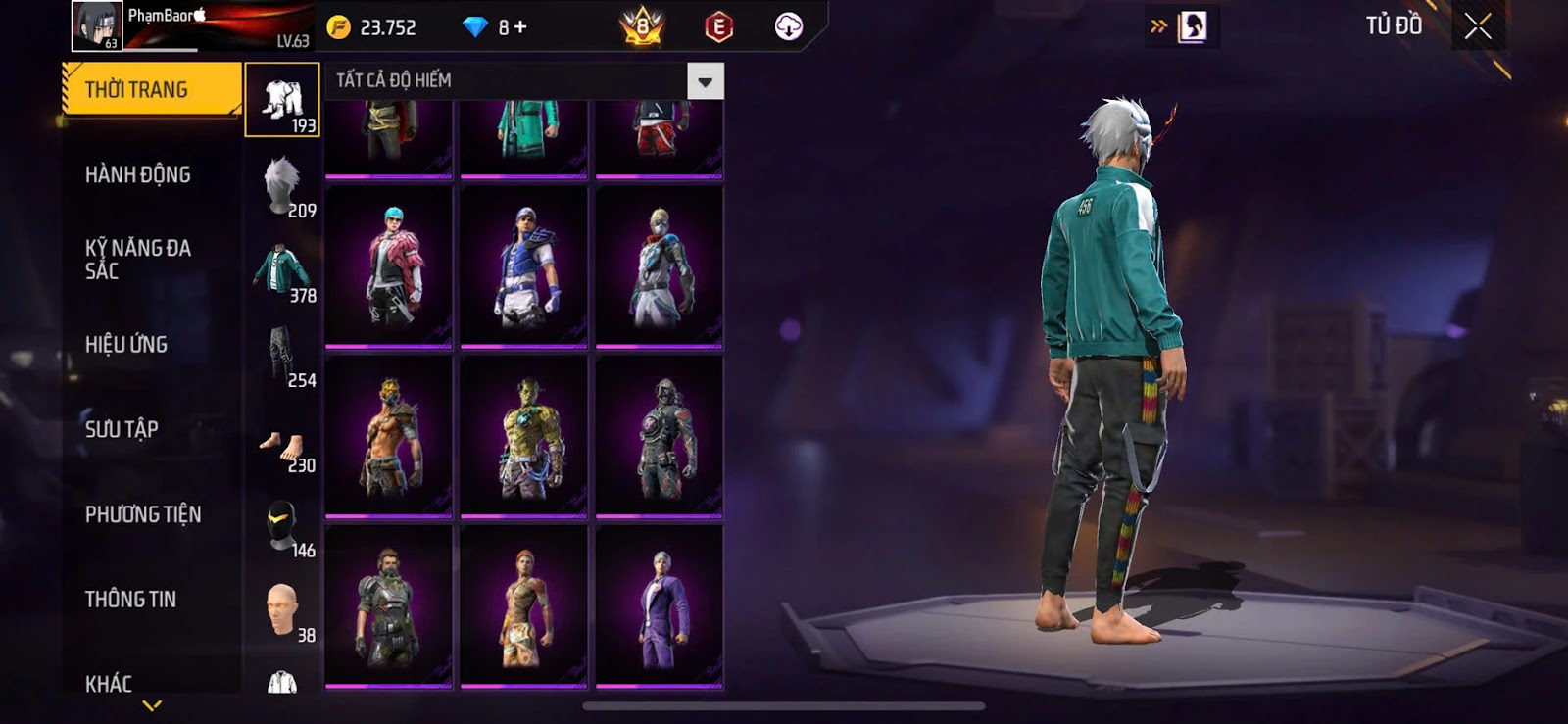The height and width of the screenshot is (724, 1568).
Task: Open the pants category showing 254
Action: pos(282,355)
